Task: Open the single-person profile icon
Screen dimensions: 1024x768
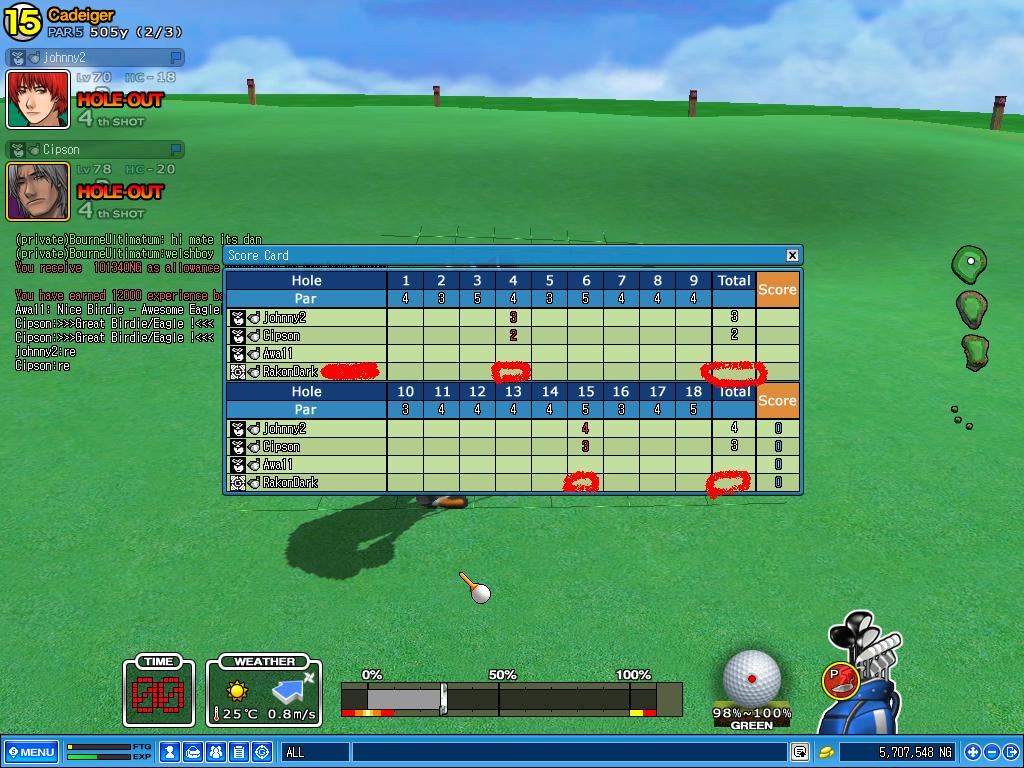Action: [171, 752]
